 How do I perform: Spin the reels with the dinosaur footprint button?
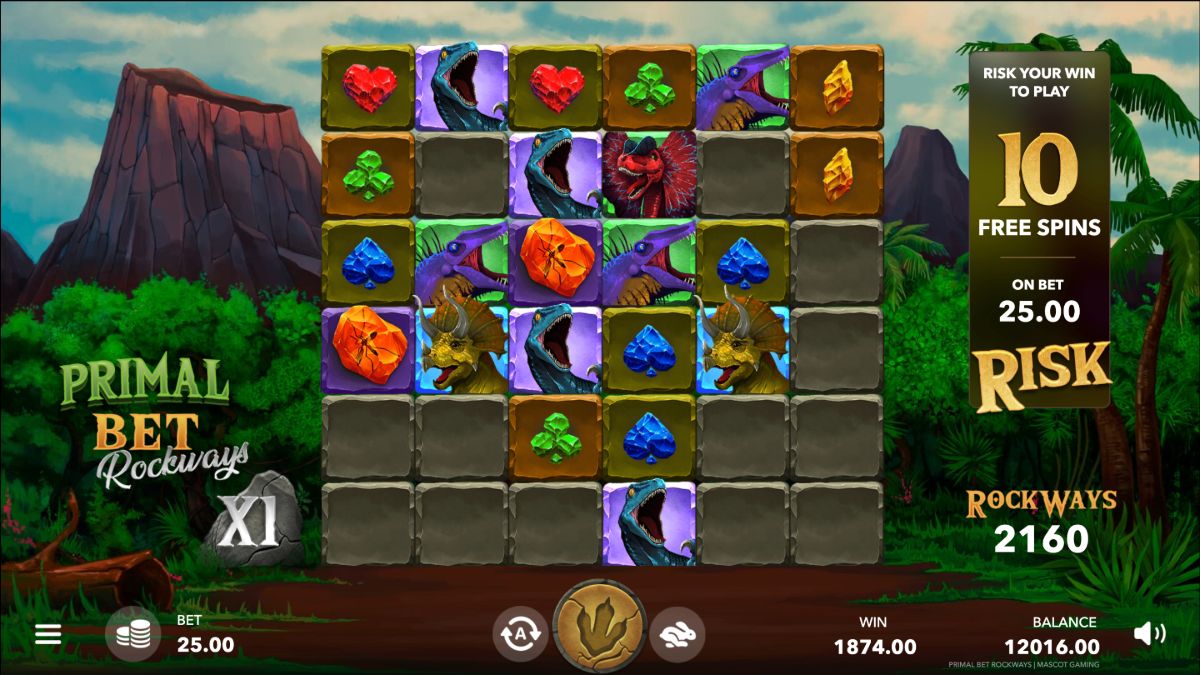[600, 627]
